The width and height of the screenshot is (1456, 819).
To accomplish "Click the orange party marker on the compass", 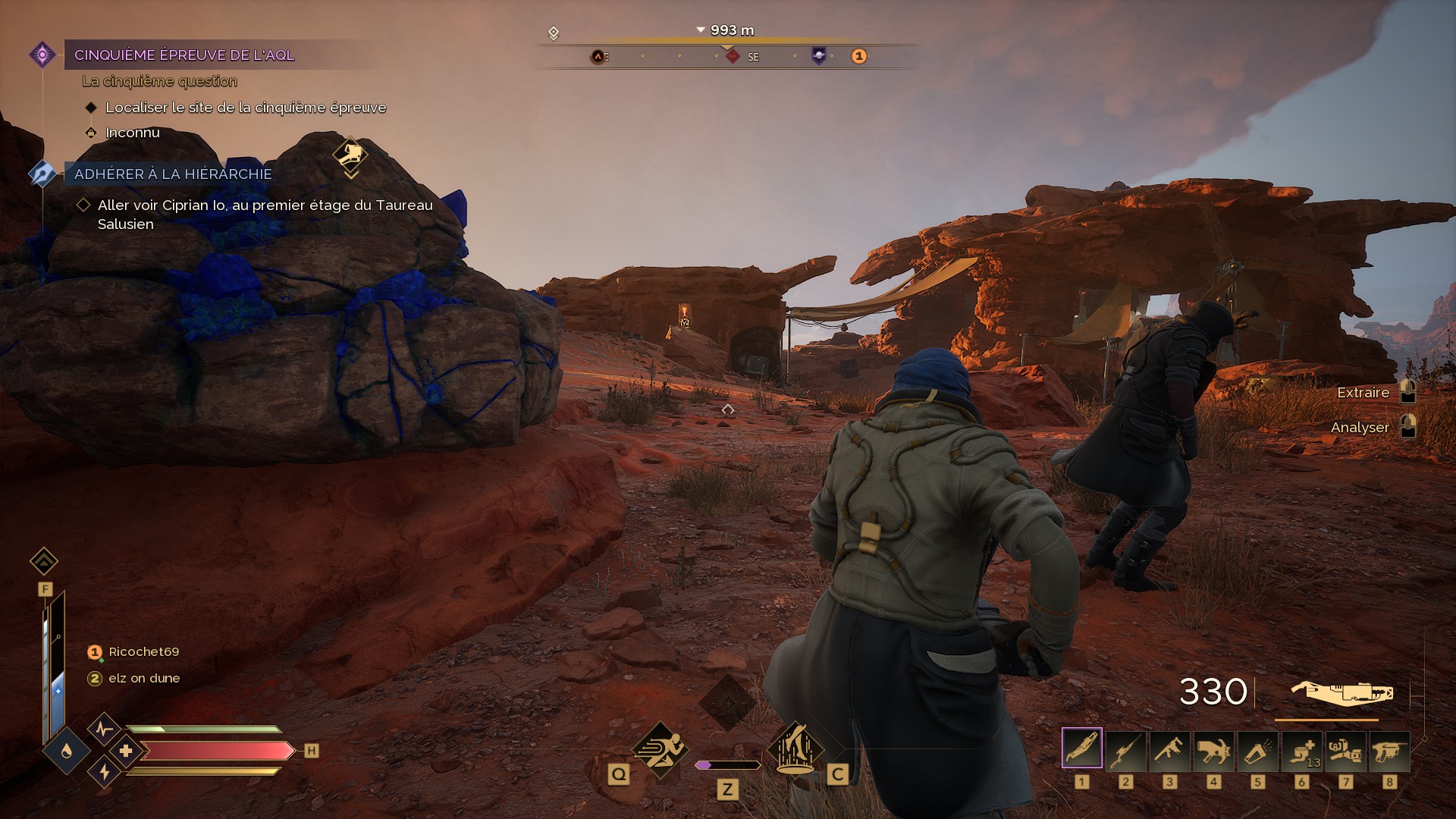I will [x=858, y=56].
